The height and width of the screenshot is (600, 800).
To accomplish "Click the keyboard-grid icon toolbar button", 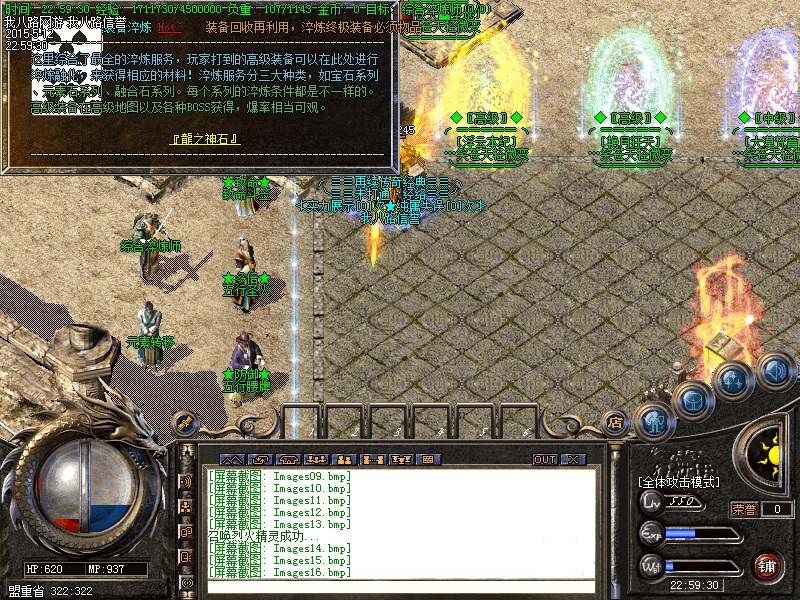I will 429,459.
